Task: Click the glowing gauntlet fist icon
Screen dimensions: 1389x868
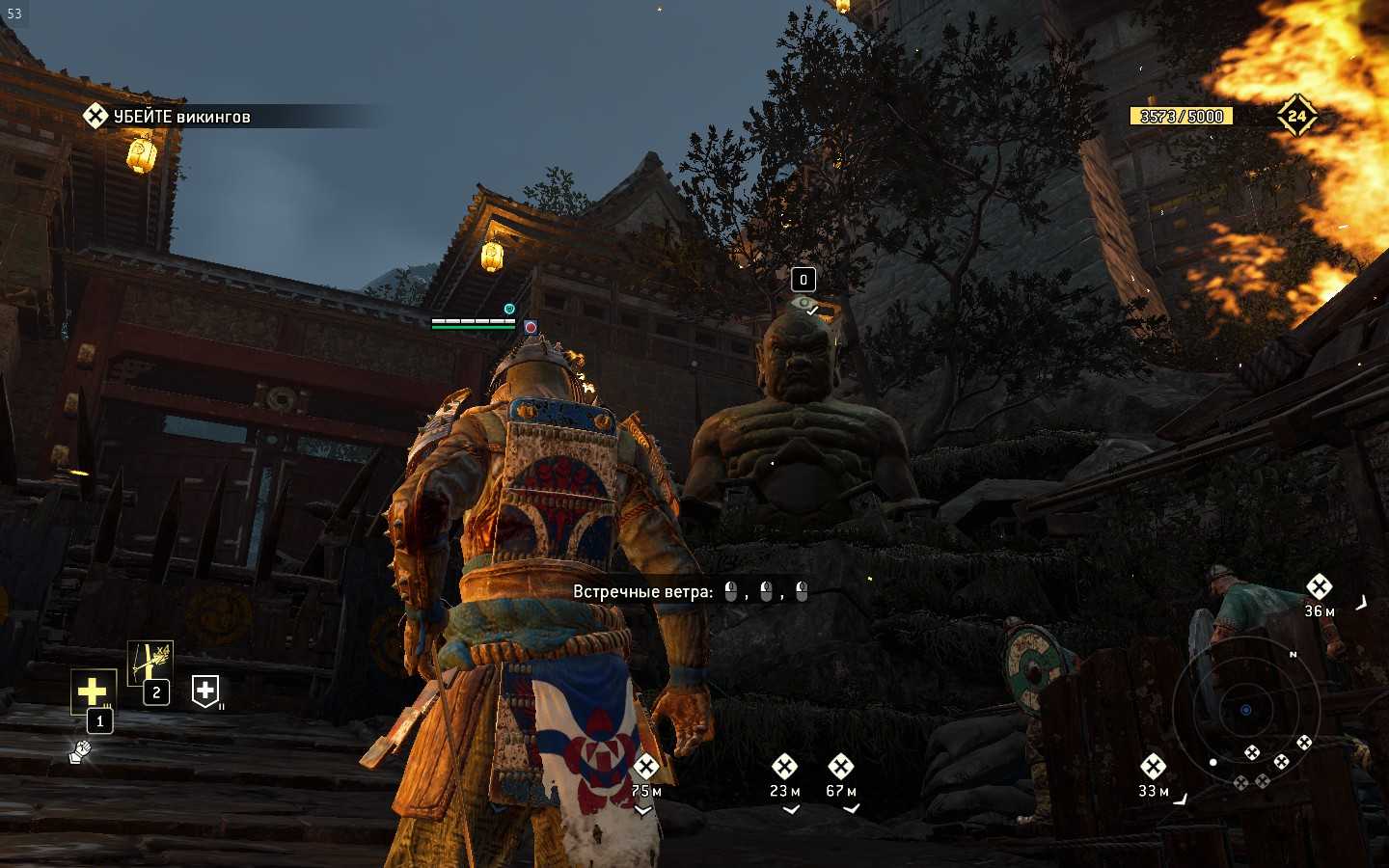Action: (x=80, y=751)
